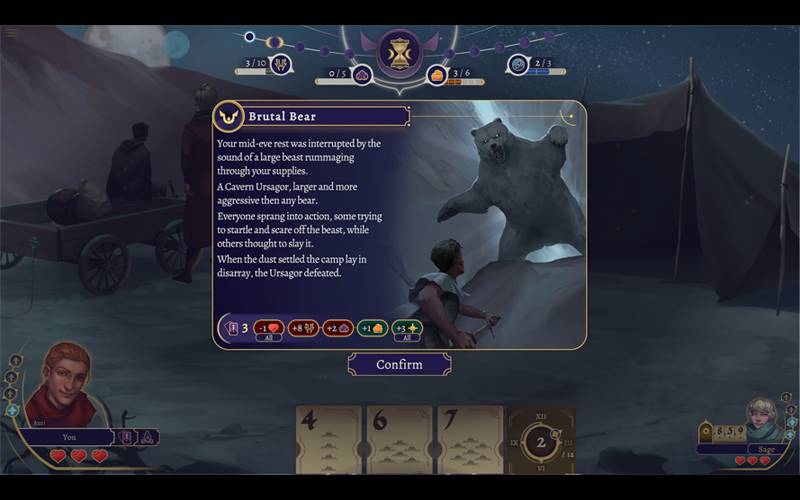Click the +8 antler reward badge
The width and height of the screenshot is (800, 500).
[303, 328]
